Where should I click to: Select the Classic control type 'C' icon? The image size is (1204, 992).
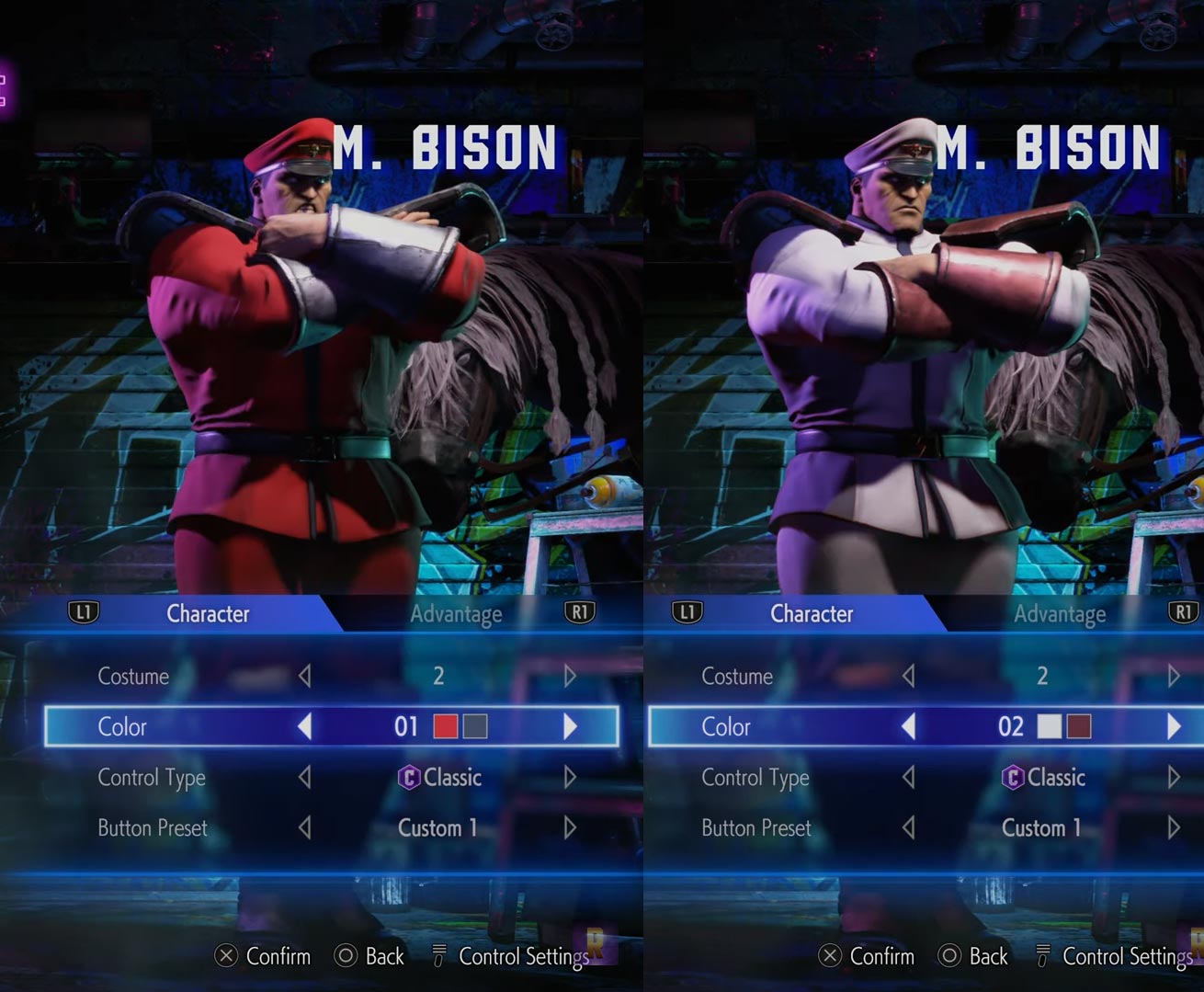(x=410, y=777)
